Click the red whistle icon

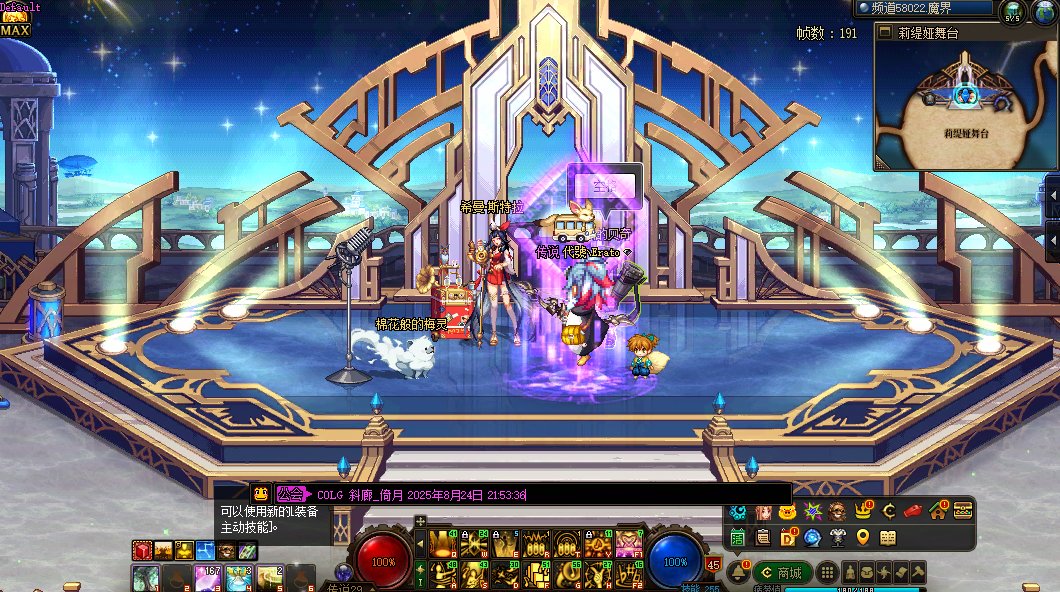(x=912, y=511)
